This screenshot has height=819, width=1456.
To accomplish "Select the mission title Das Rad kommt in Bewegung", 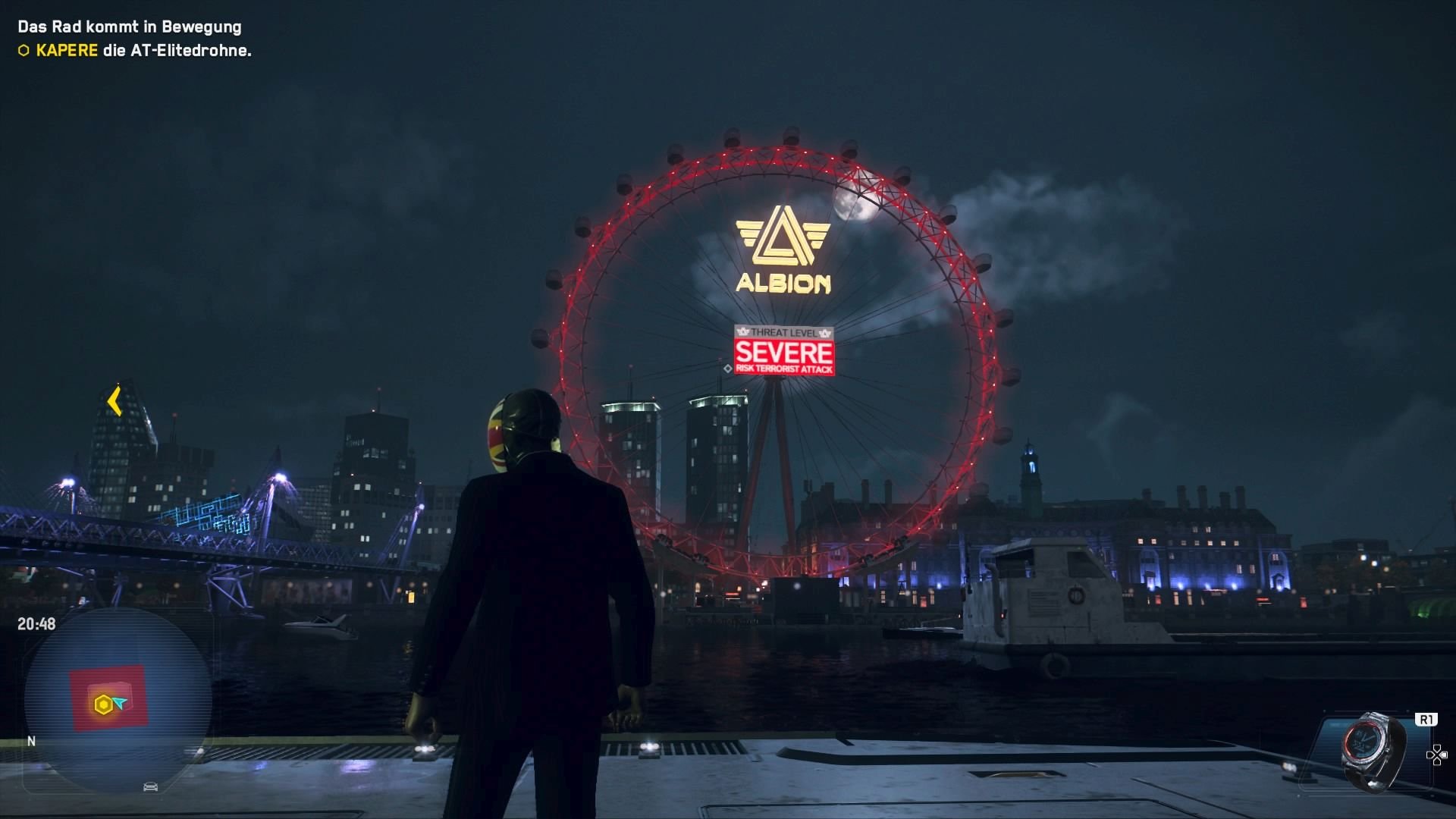I will [x=129, y=27].
